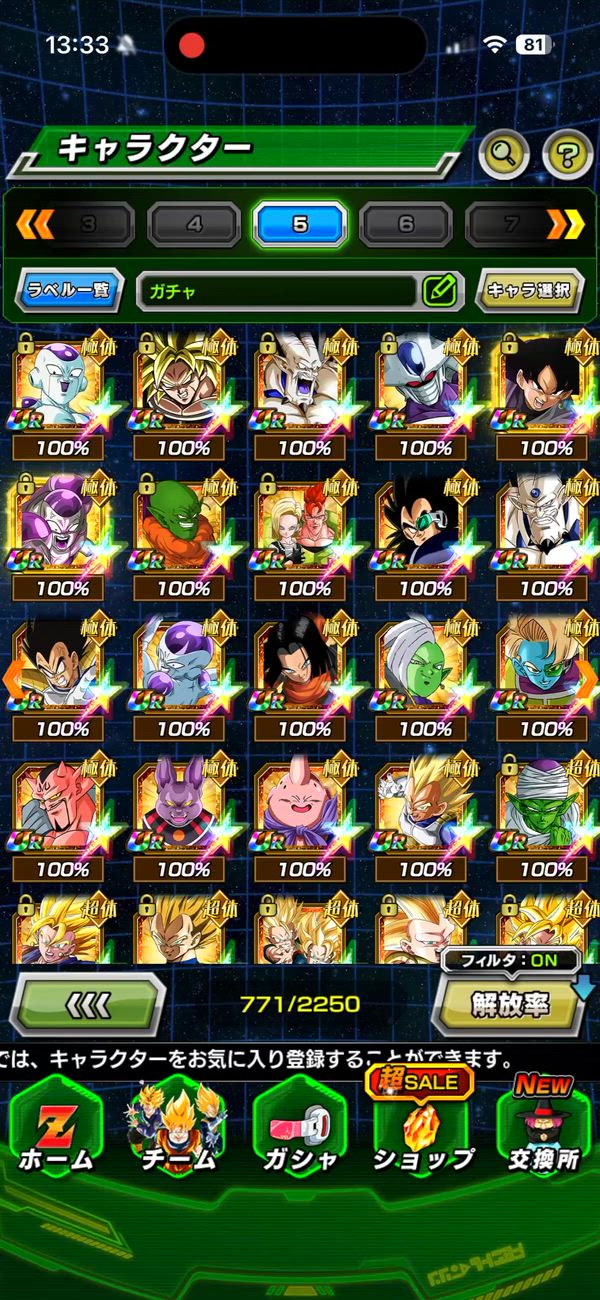Open the character search magnifier
Screen dimensions: 600x1300
[x=504, y=153]
